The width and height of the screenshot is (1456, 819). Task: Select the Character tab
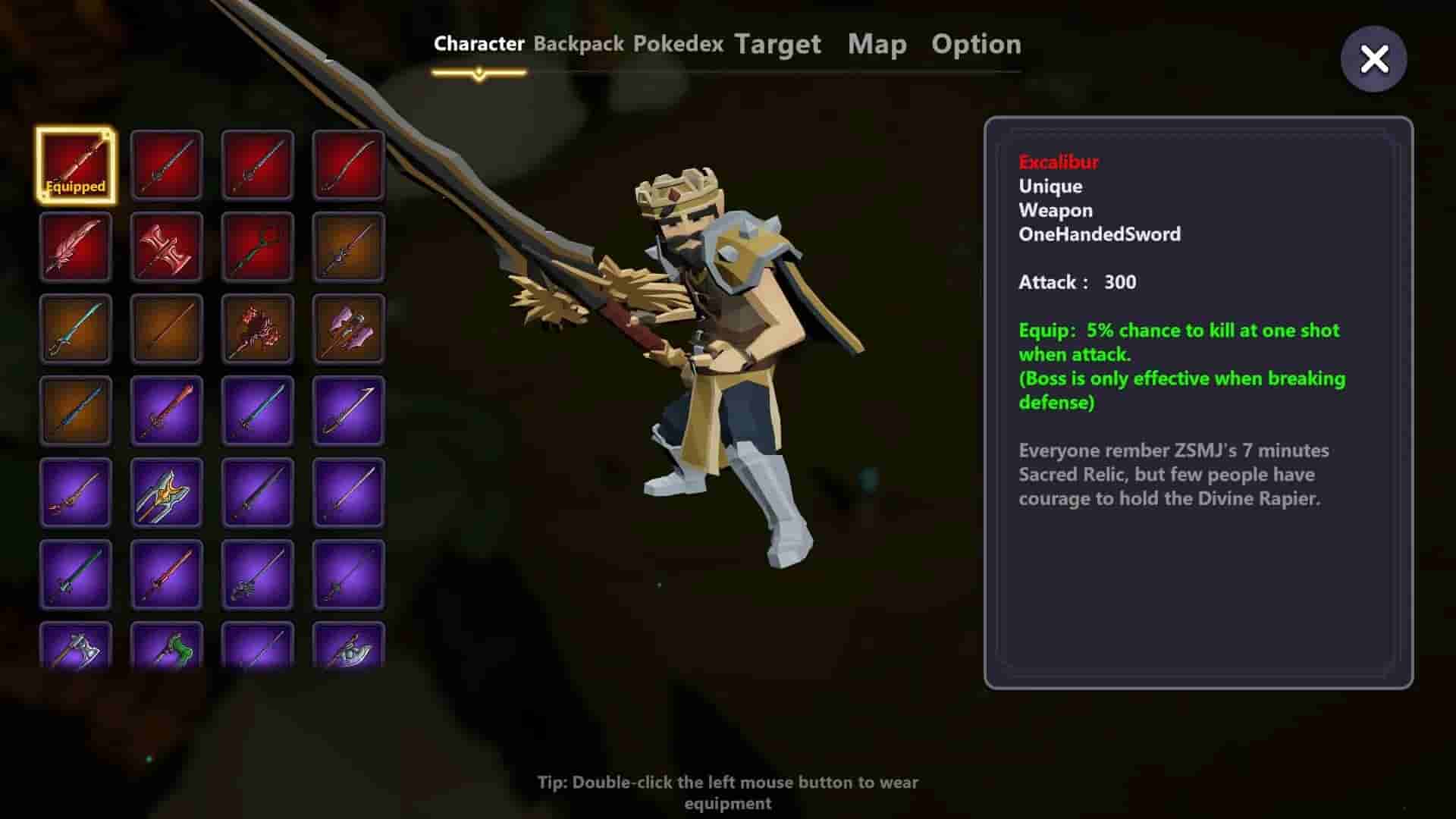pos(479,44)
